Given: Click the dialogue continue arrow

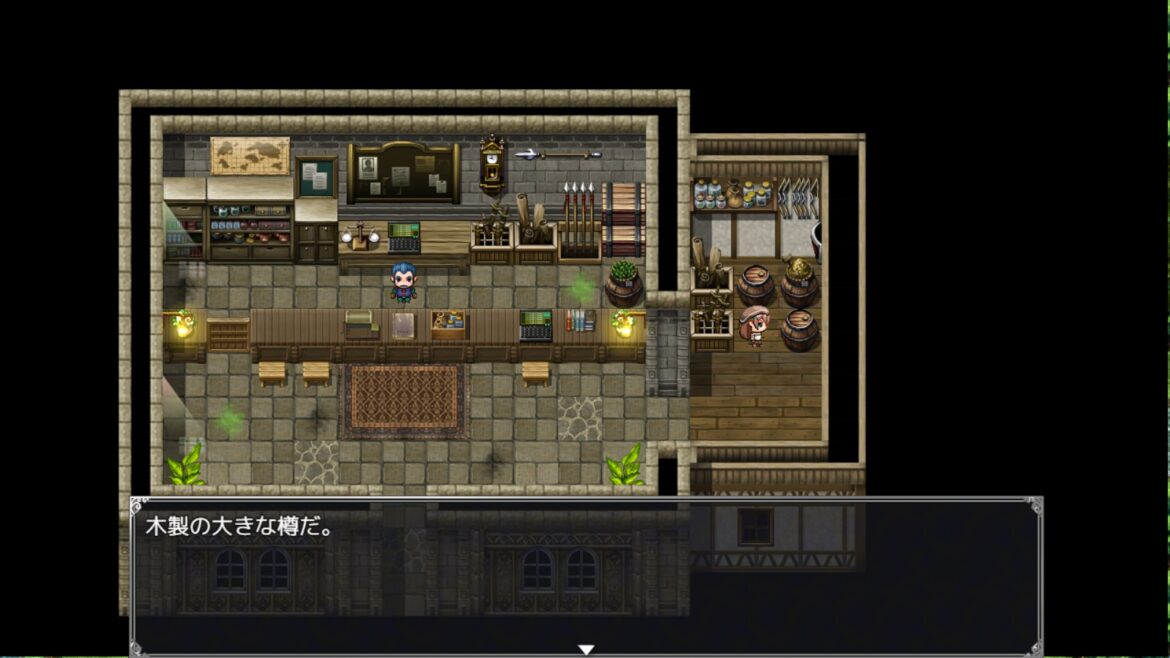Looking at the screenshot, I should [586, 649].
